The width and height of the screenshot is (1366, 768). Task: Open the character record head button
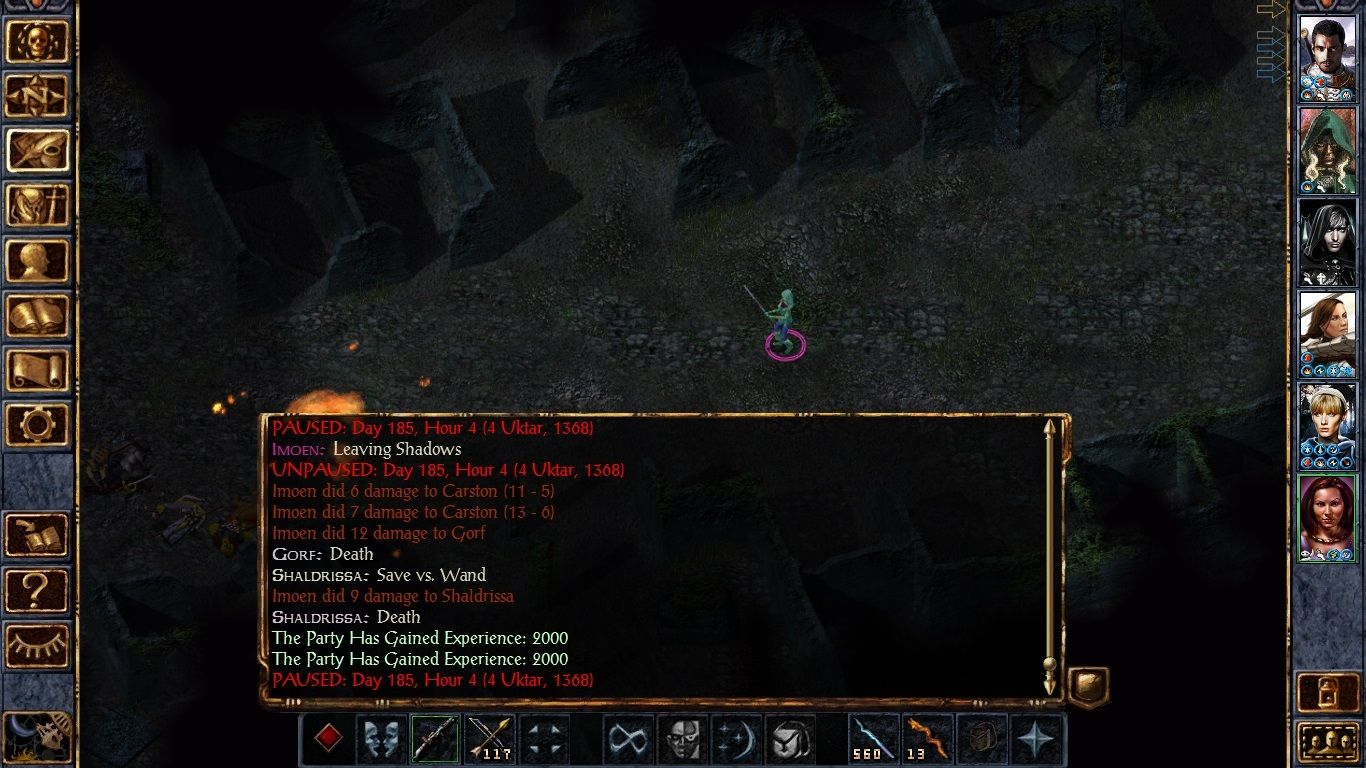[38, 261]
